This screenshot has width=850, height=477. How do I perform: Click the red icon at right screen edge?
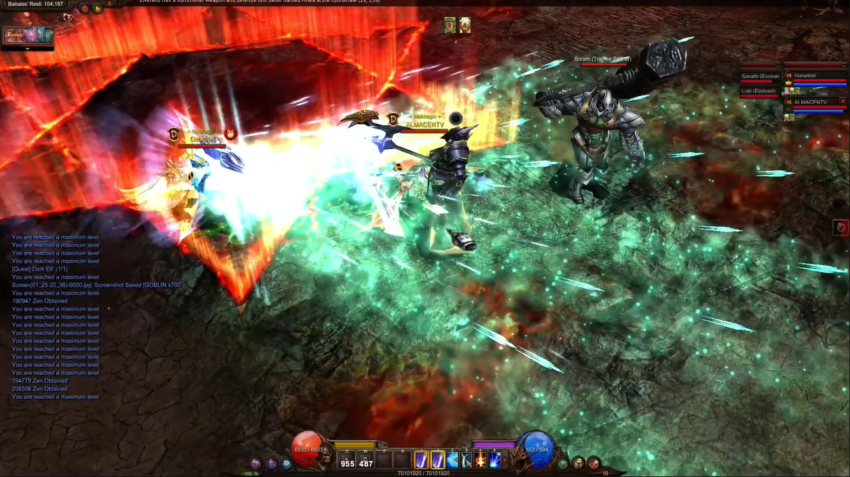pyautogui.click(x=841, y=228)
